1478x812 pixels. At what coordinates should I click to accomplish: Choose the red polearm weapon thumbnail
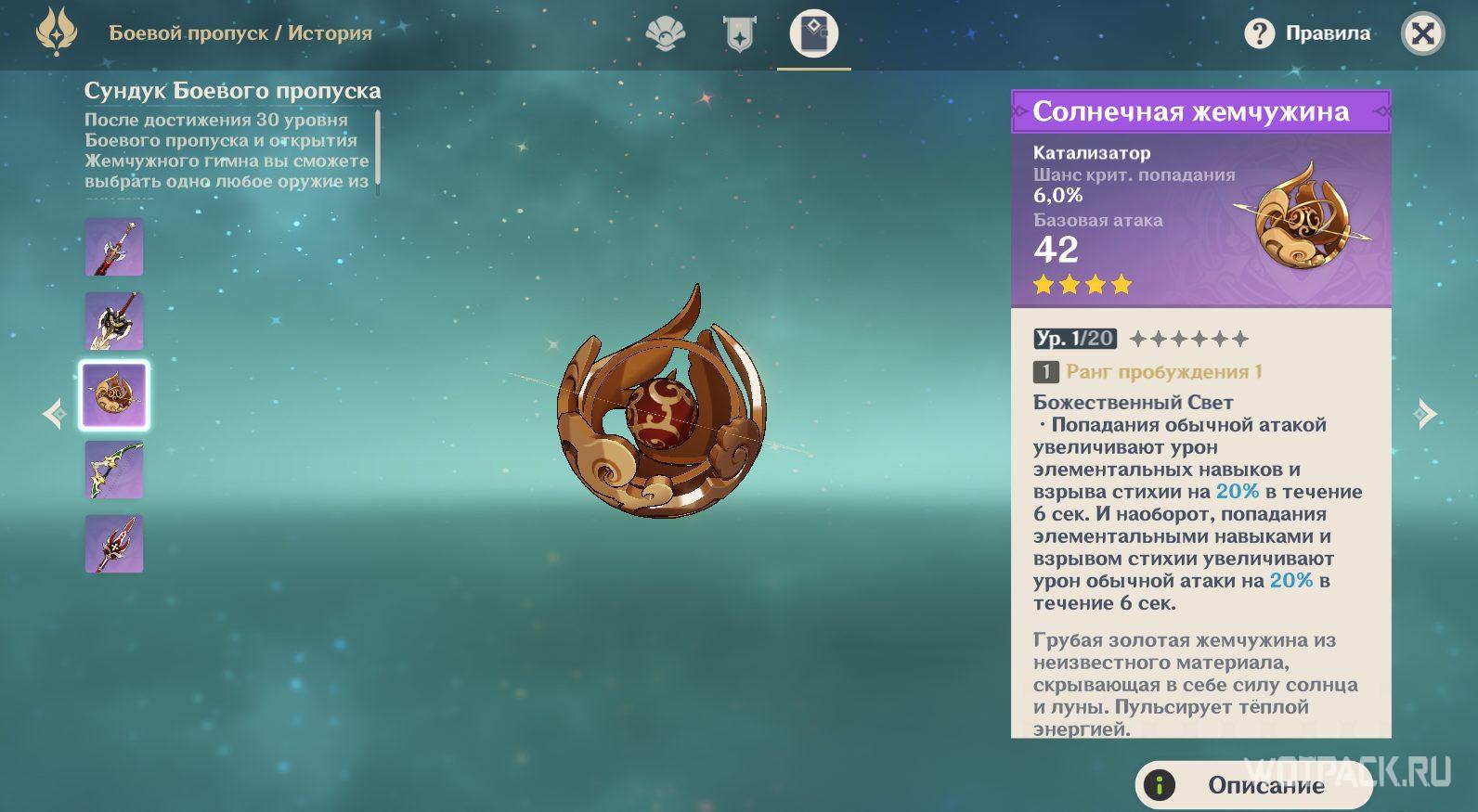[114, 544]
